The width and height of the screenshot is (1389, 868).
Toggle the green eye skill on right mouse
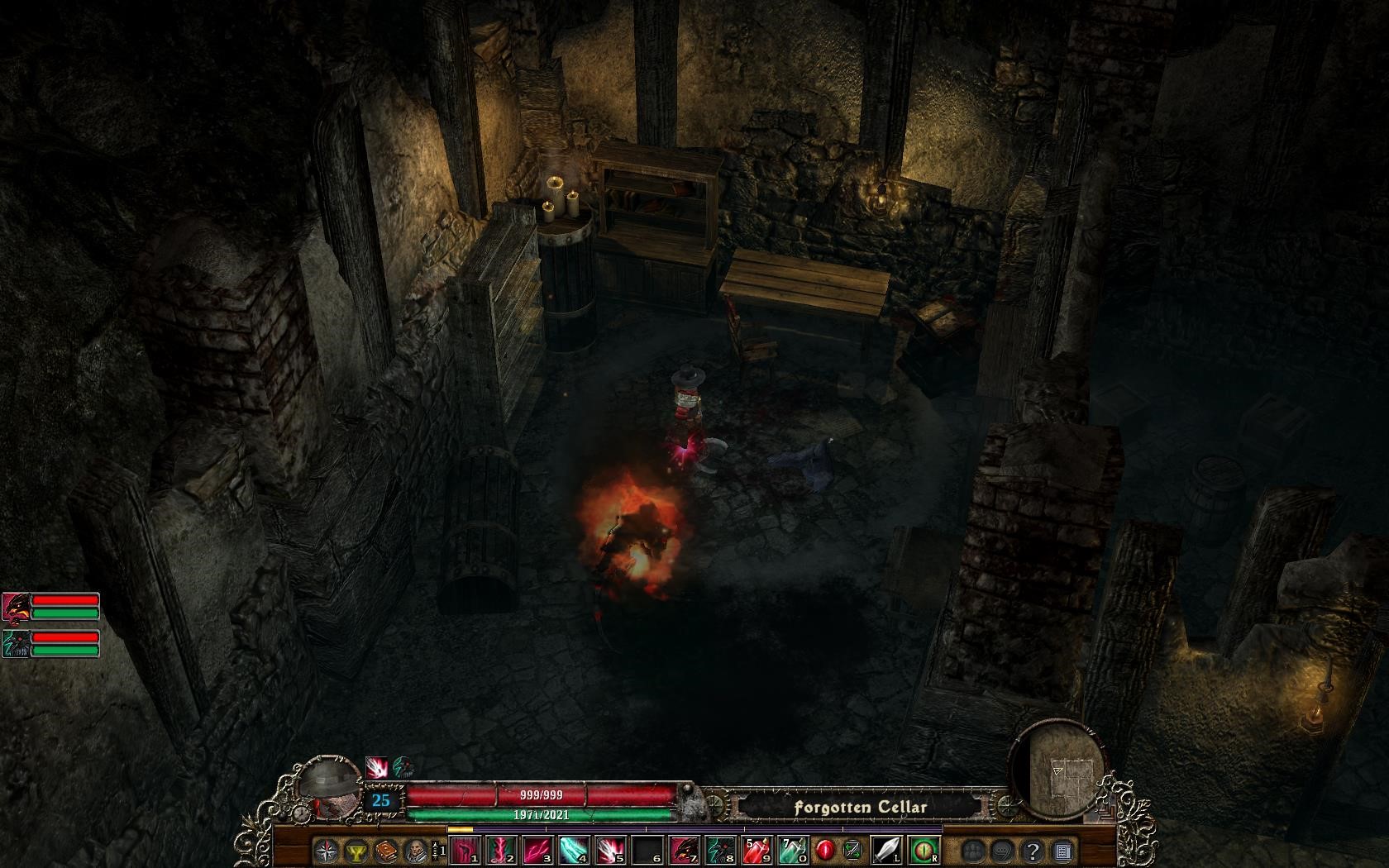pos(923,851)
